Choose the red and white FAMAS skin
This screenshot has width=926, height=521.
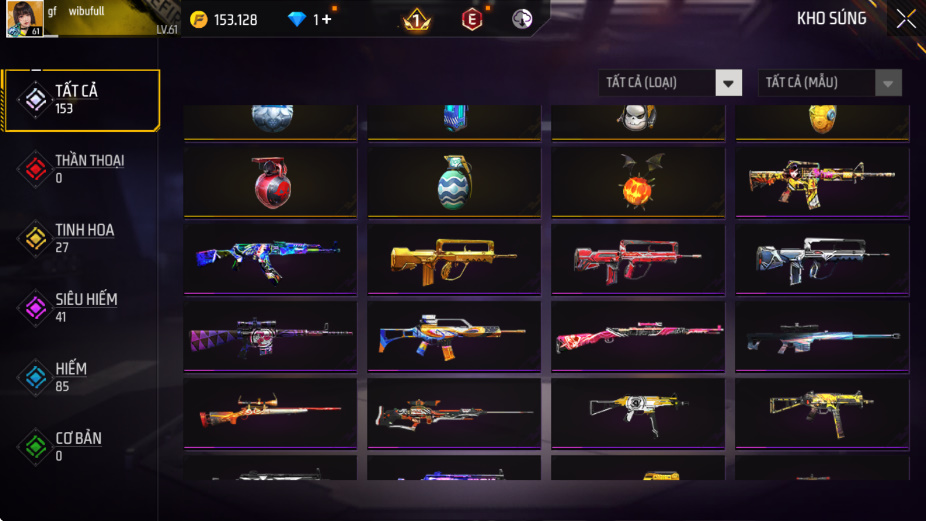point(638,259)
